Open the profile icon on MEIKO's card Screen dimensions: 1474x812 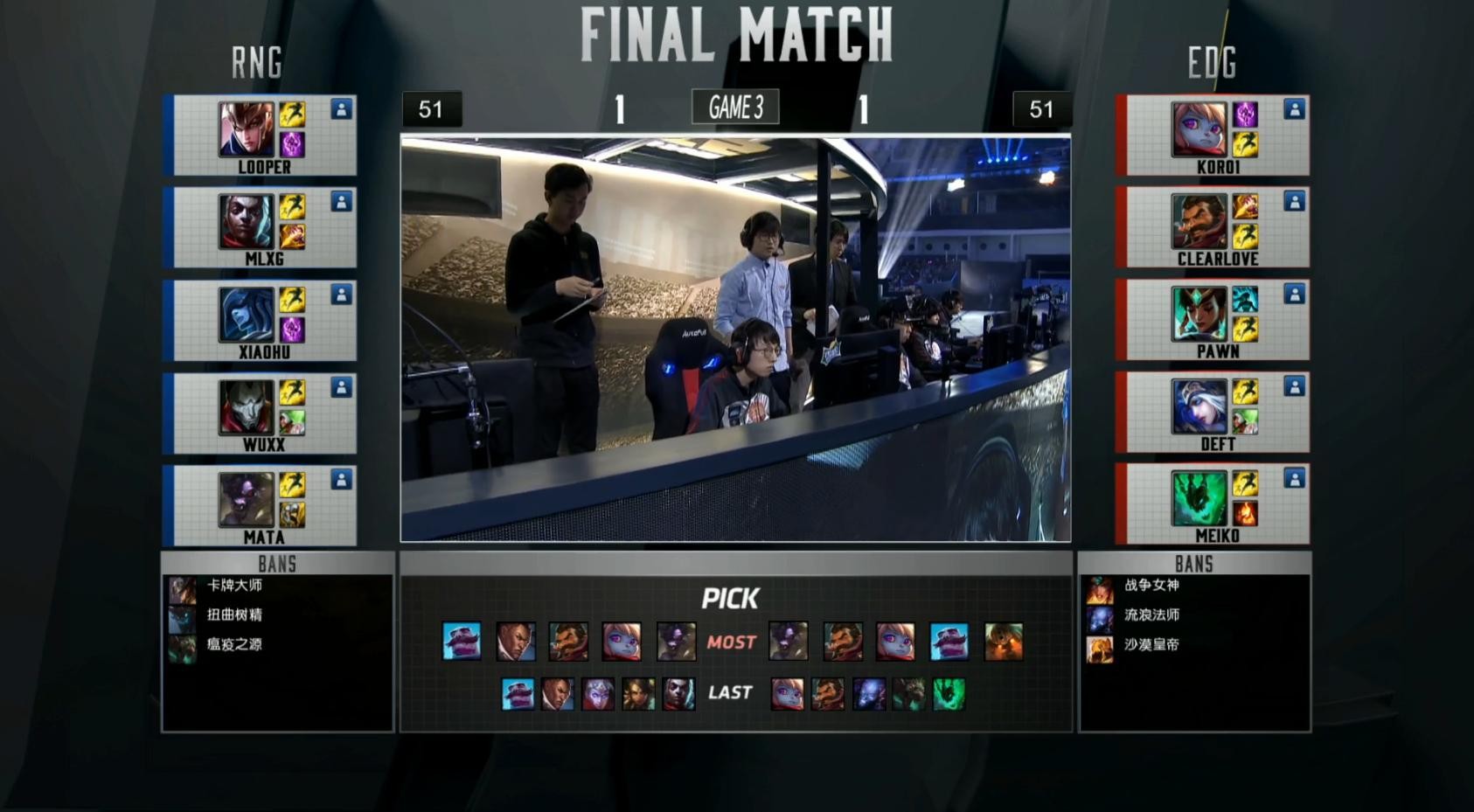pyautogui.click(x=1294, y=478)
